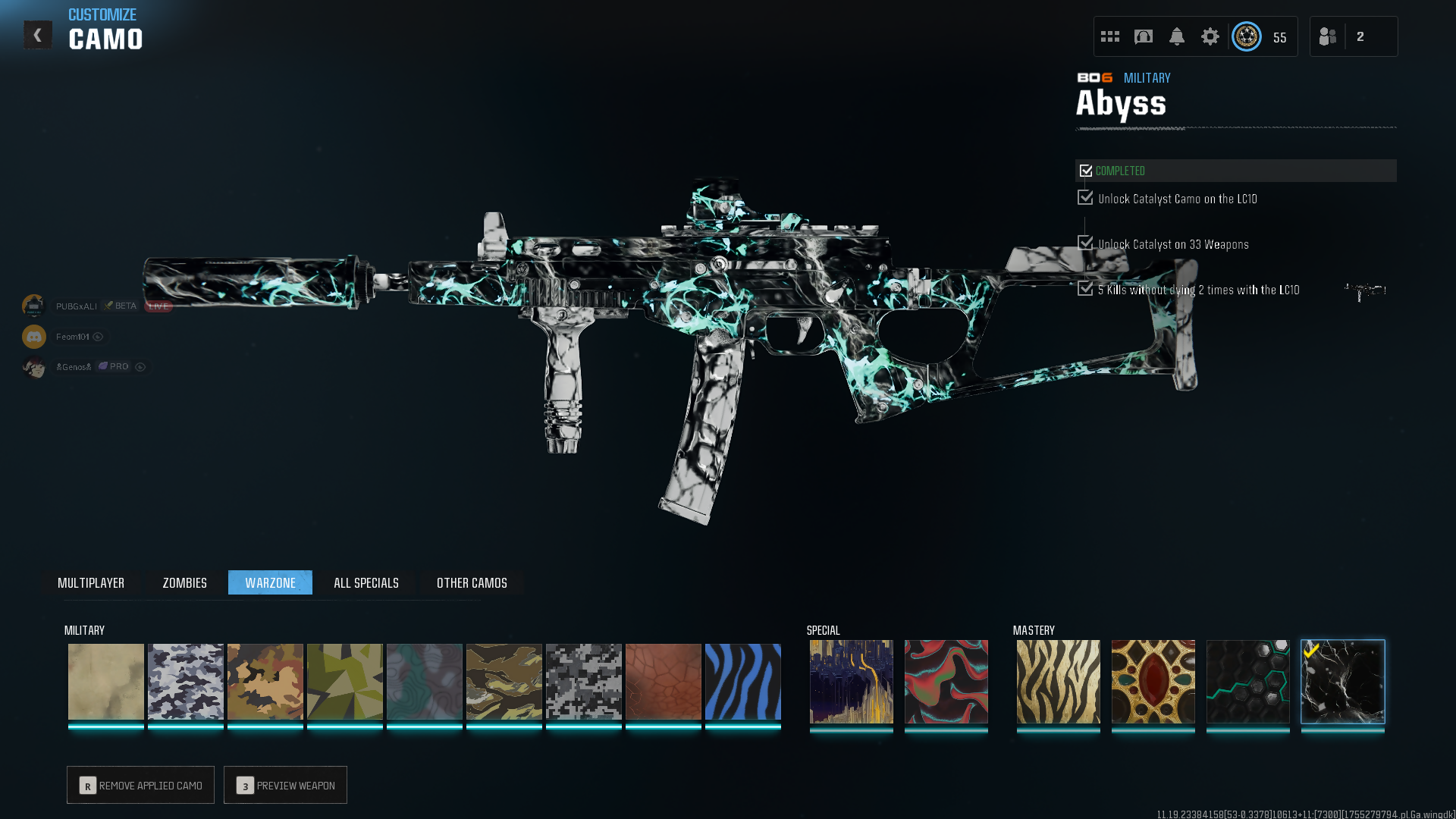Select the red and teal swirl special camo
Viewport: 1456px width, 819px height.
tap(946, 682)
